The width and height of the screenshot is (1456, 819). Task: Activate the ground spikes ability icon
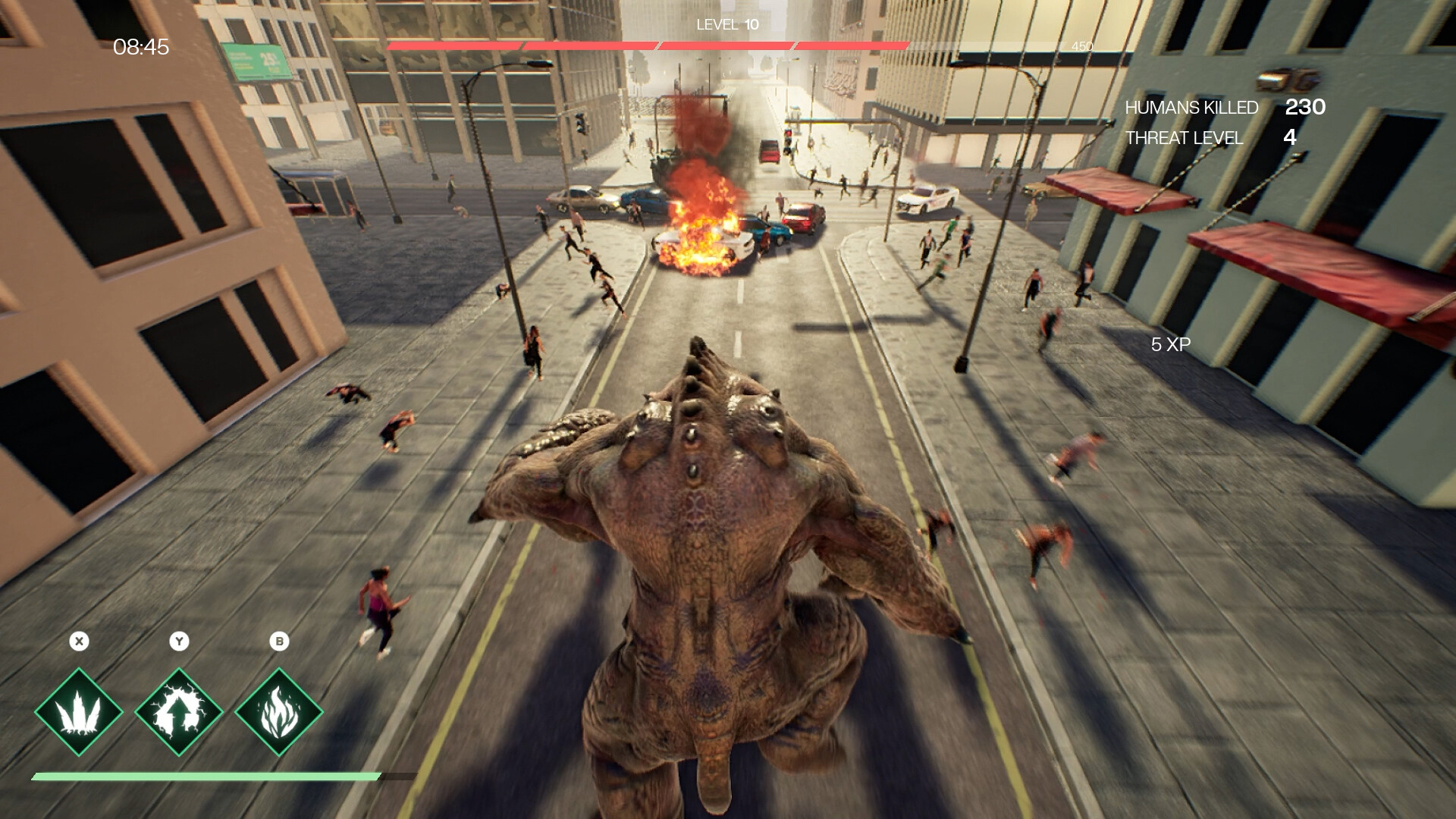(79, 712)
